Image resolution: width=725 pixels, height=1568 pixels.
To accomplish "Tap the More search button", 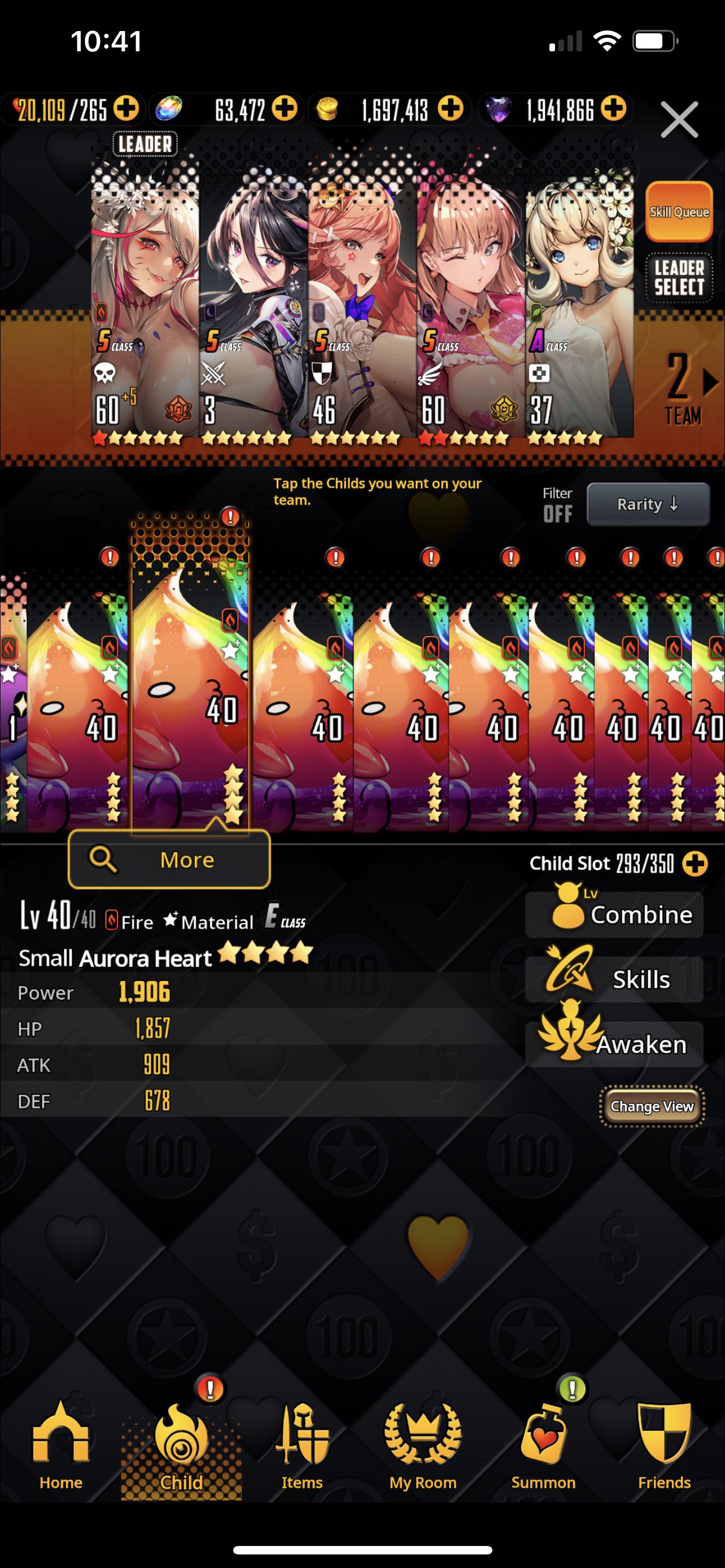I will tap(169, 859).
